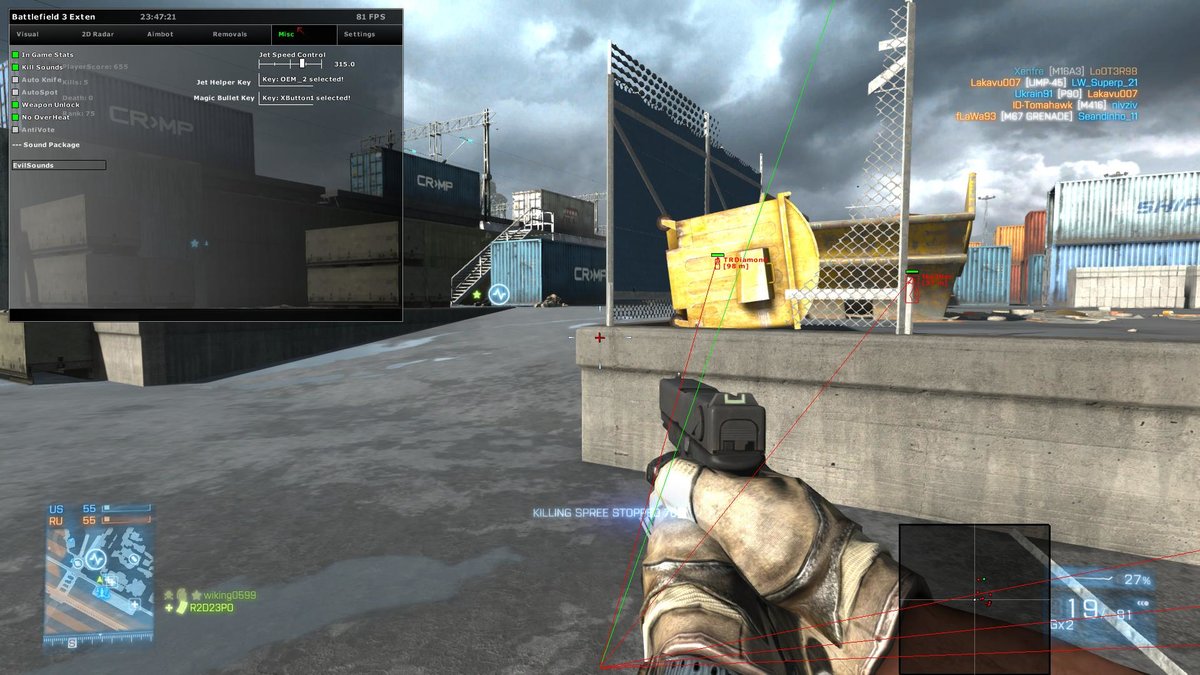This screenshot has width=1200, height=675.
Task: Open the EvilSounds sound package dropdown
Action: click(58, 165)
